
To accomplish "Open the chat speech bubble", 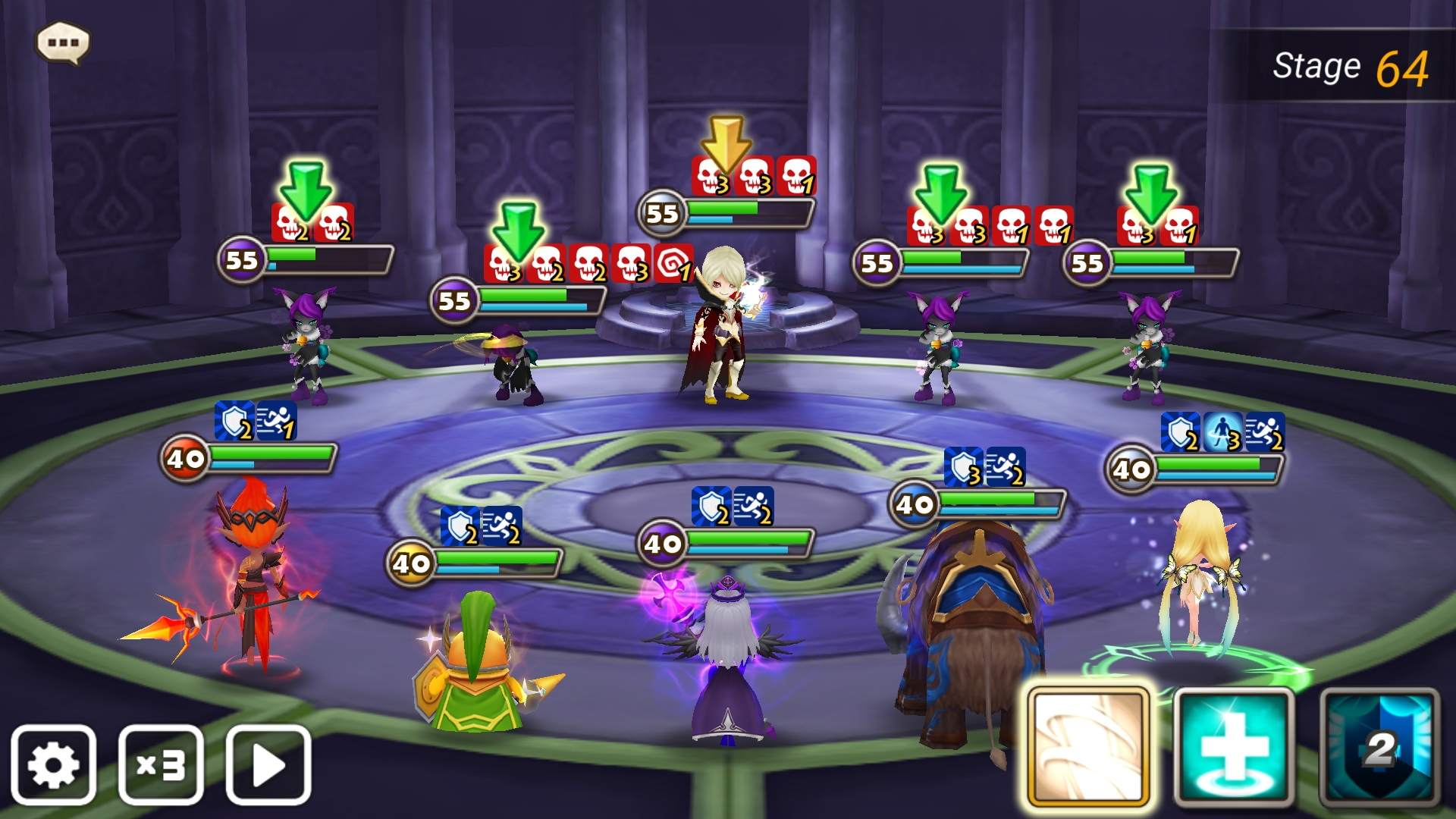I will point(64,42).
